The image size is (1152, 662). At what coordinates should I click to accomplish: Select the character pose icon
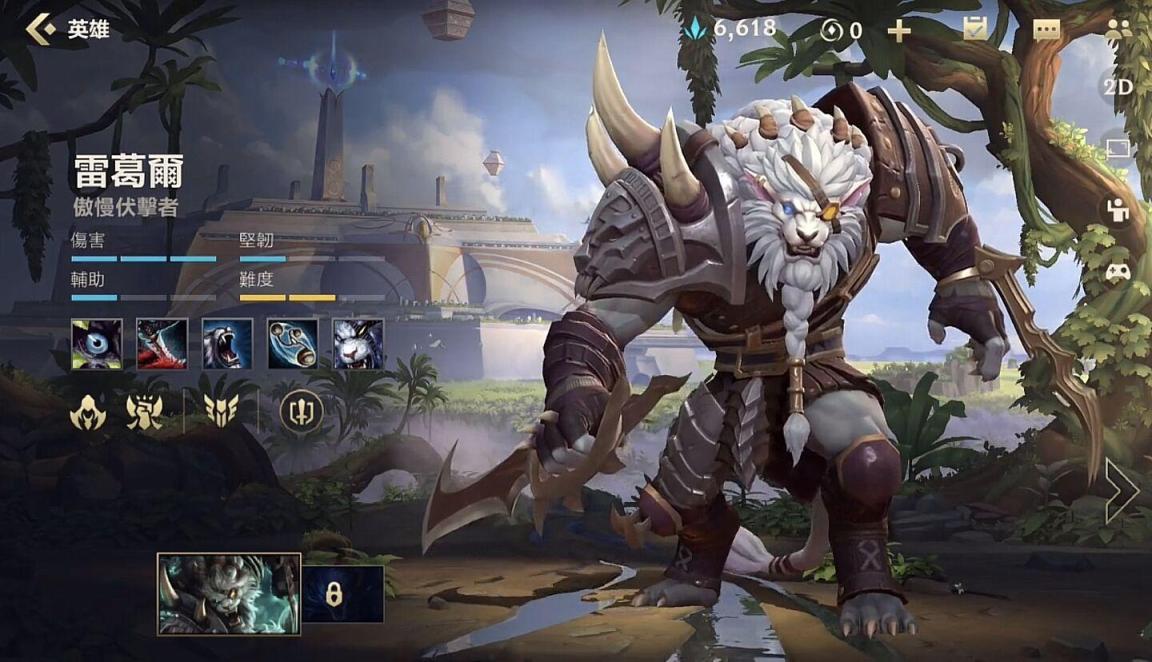[x=1118, y=211]
